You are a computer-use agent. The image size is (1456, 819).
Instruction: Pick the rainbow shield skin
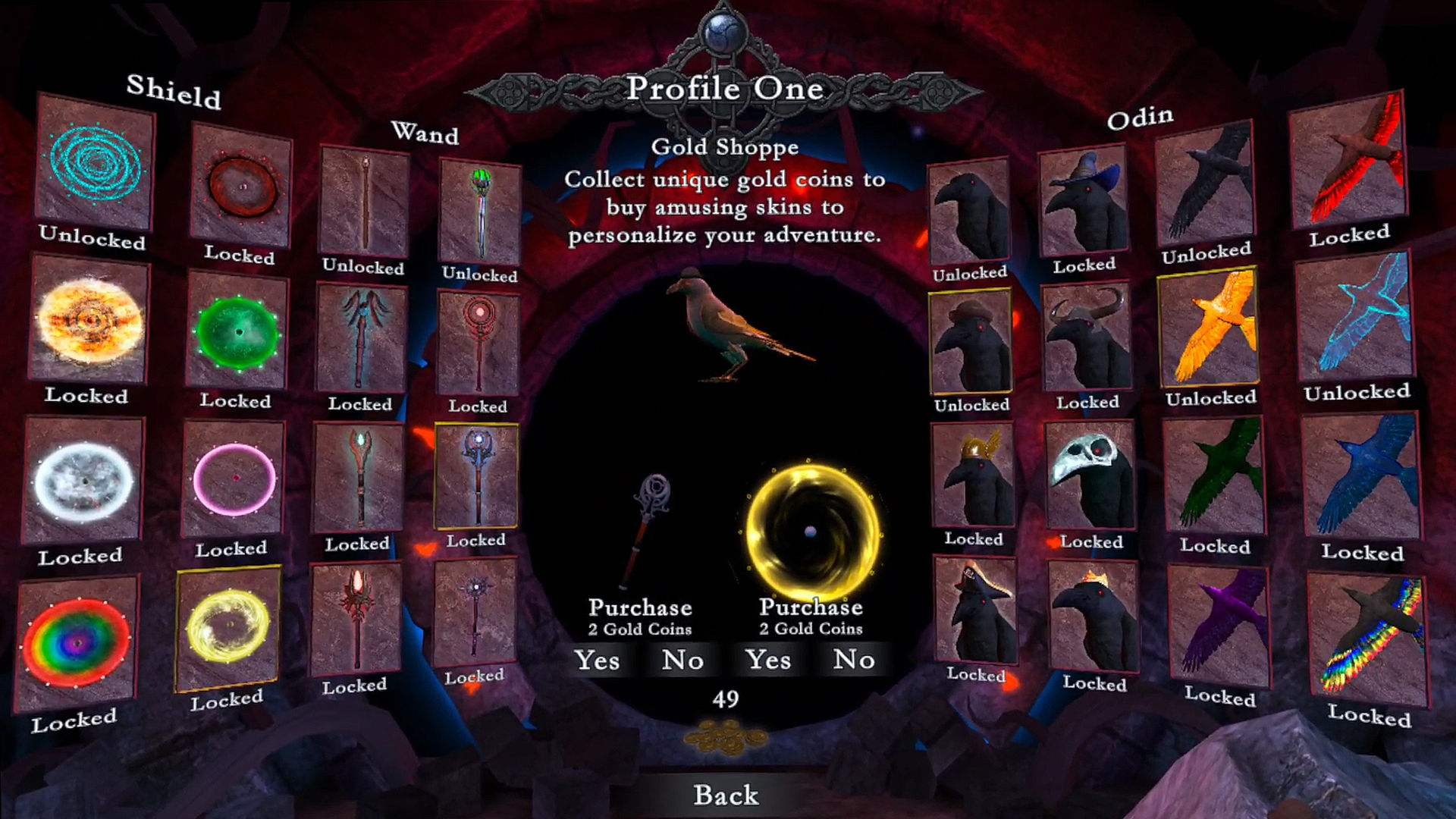pos(76,643)
